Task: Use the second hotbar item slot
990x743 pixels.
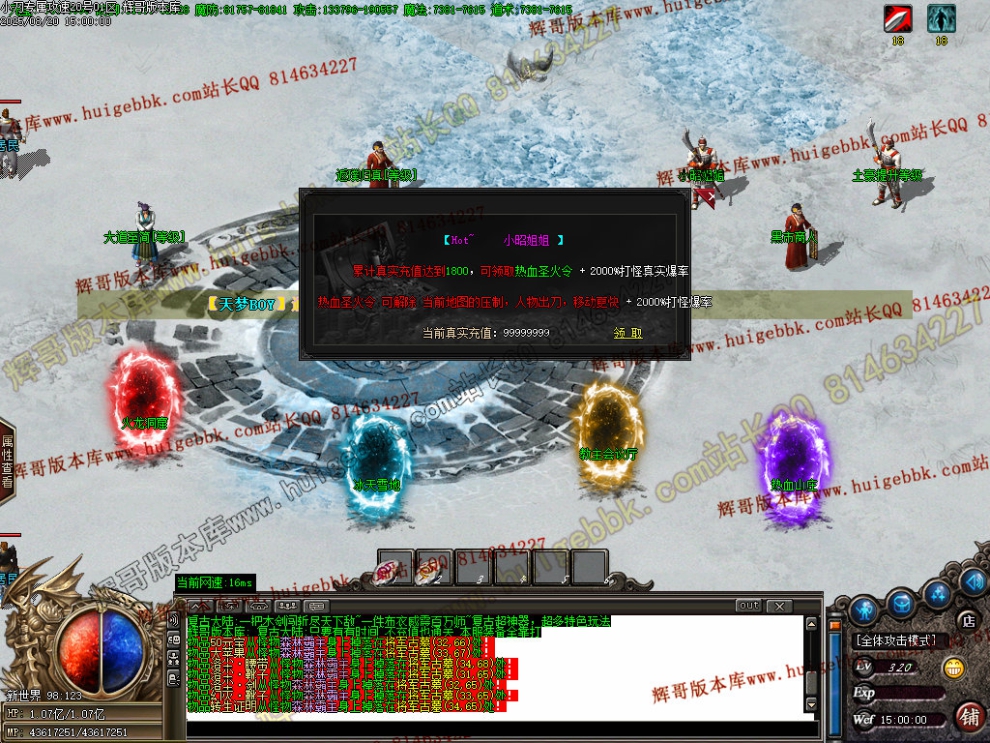Action: coord(433,567)
